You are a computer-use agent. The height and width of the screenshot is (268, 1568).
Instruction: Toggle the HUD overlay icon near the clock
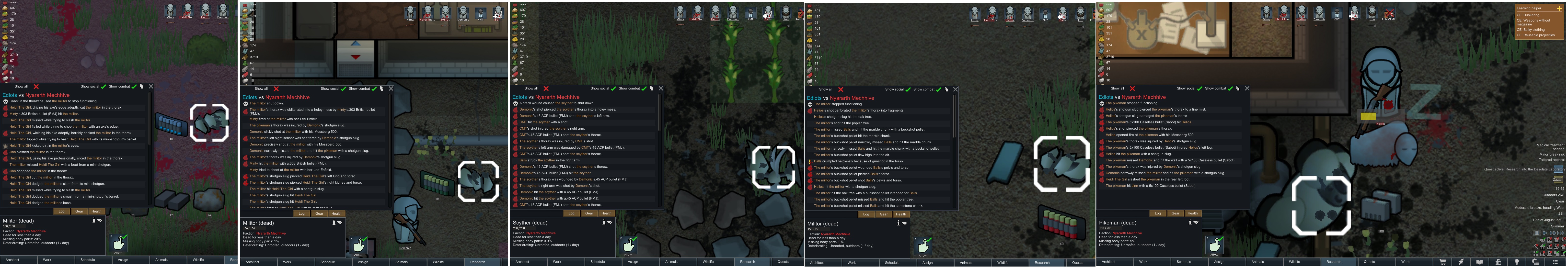[x=1543, y=241]
